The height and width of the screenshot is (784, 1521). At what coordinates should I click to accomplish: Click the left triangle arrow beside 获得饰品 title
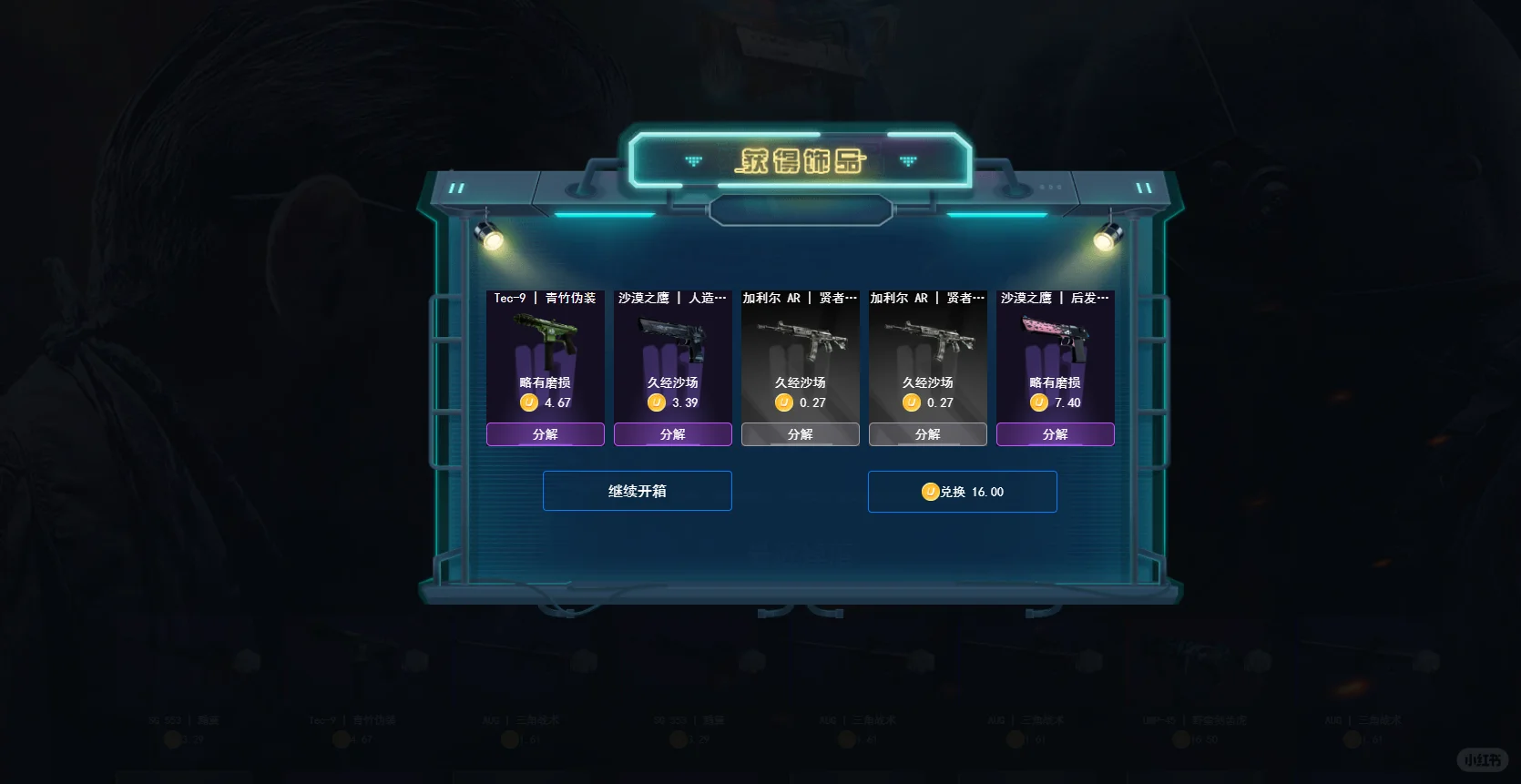694,159
